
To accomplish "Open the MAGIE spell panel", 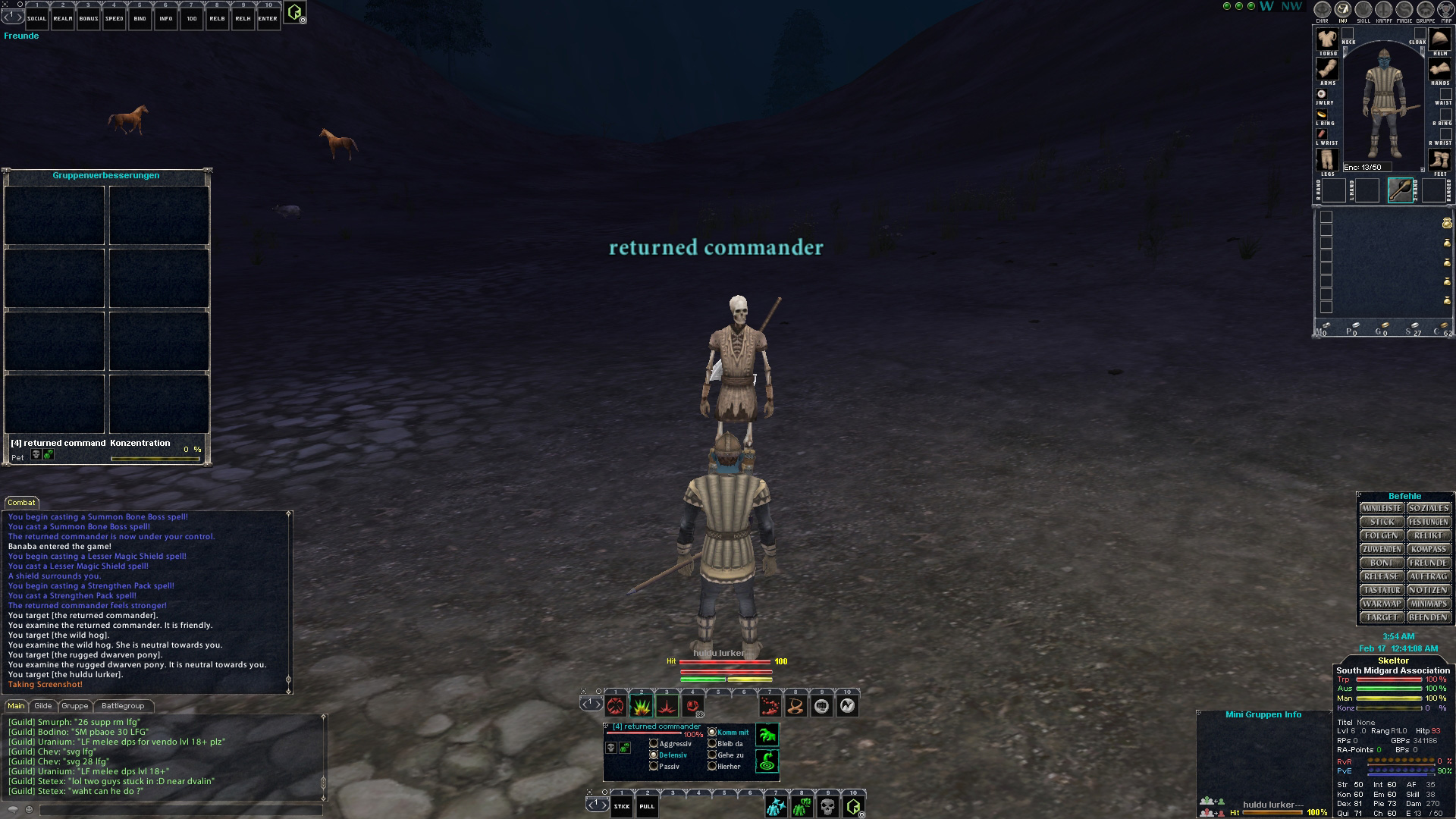I will pyautogui.click(x=1404, y=11).
